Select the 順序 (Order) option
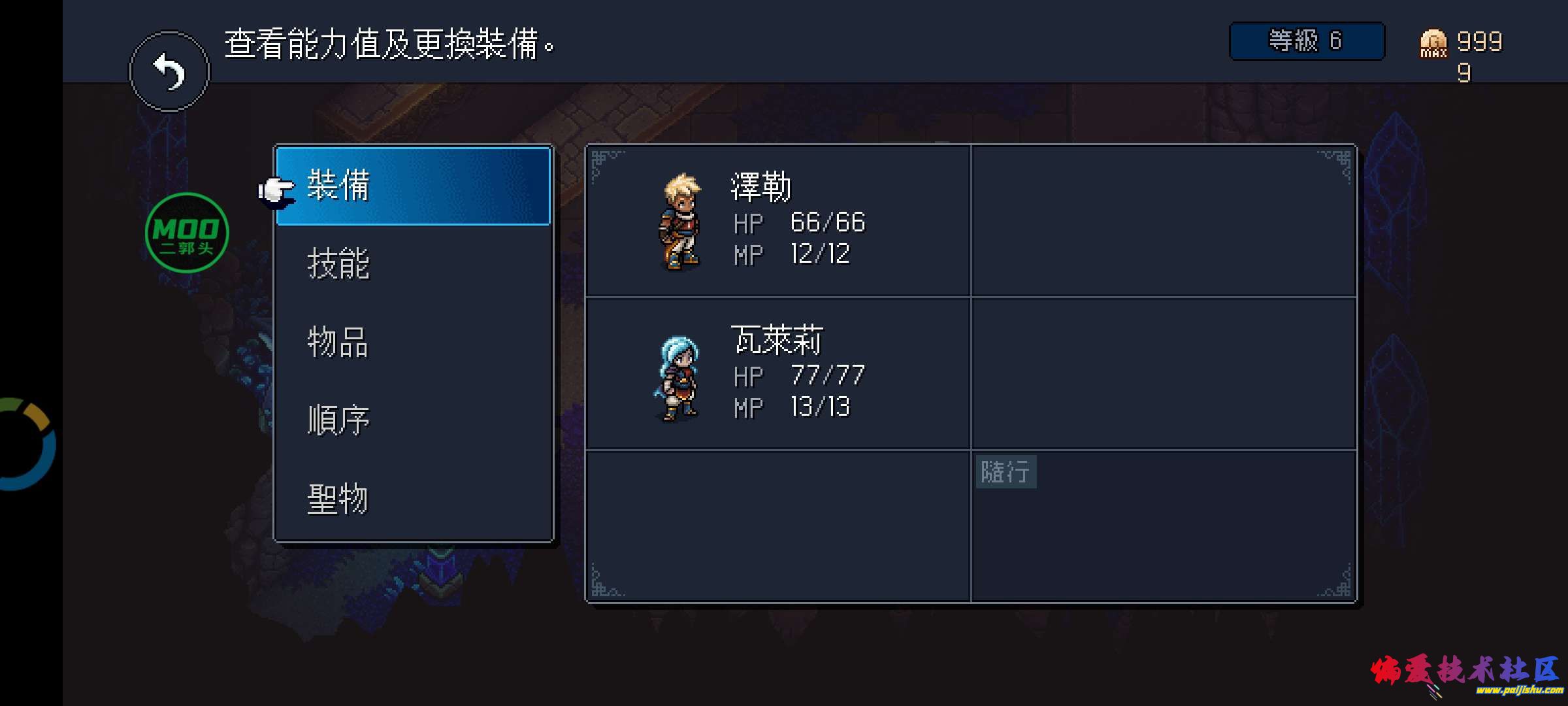Screen dimensions: 1568x706 pos(339,420)
